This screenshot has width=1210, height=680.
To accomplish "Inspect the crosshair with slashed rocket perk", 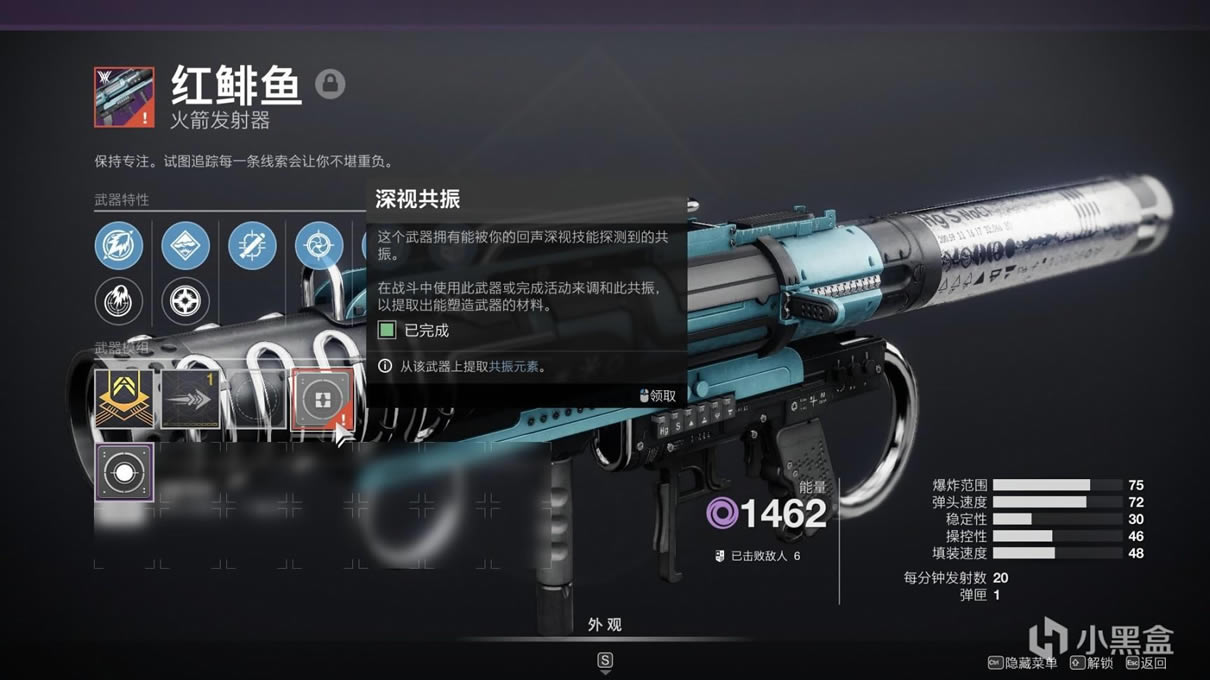I will click(252, 245).
